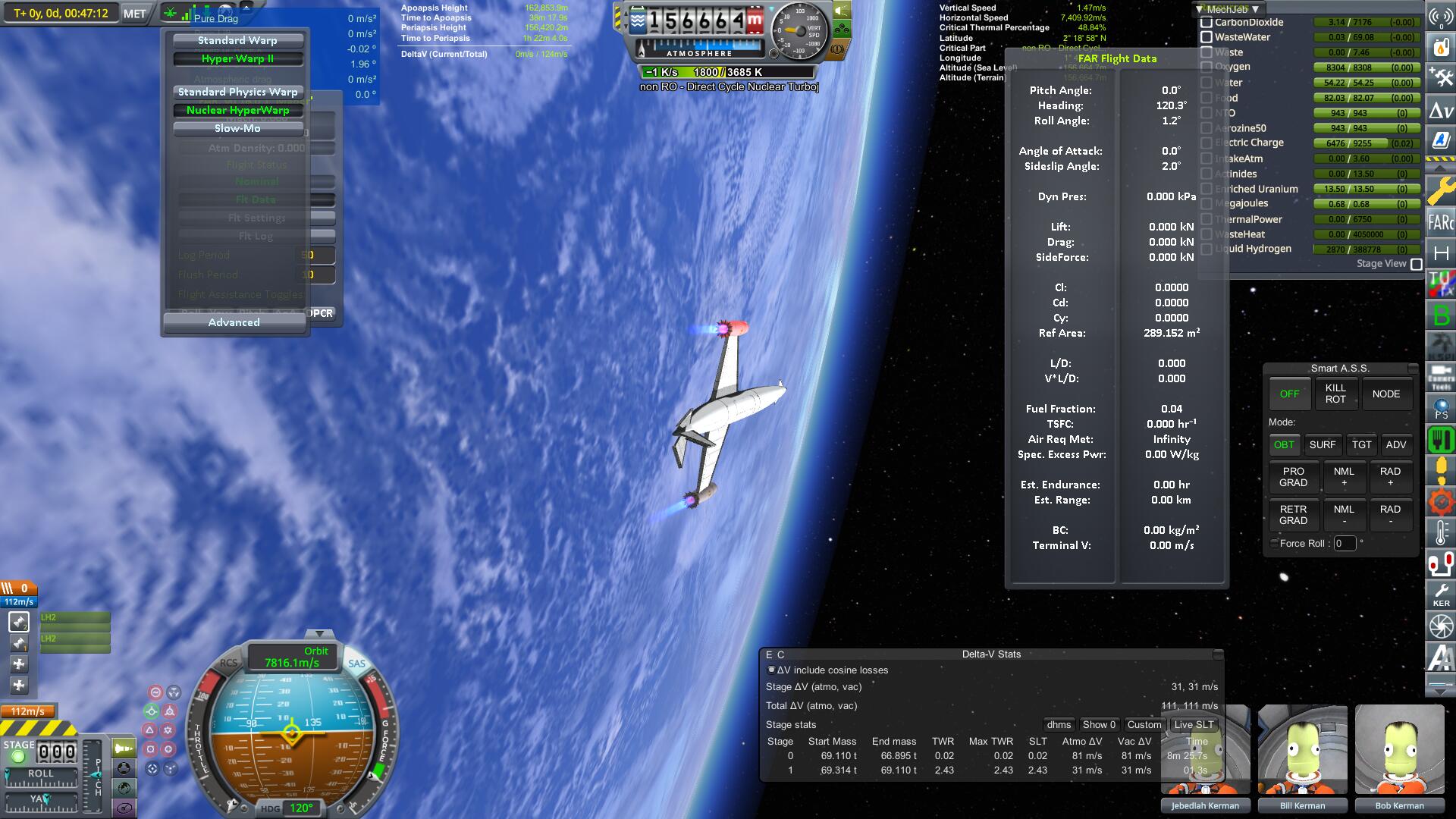This screenshot has height=819, width=1456.
Task: Choose the Slow-Mo option
Action: pyautogui.click(x=237, y=128)
